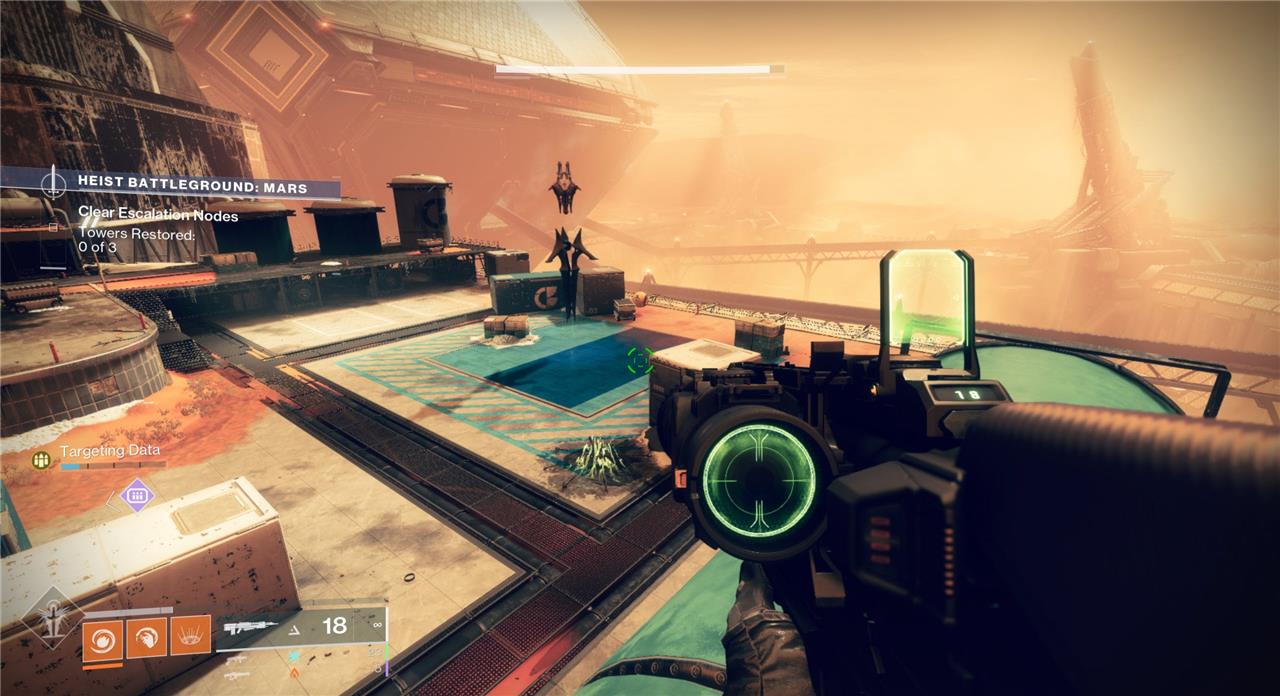Click the Clear Escalation Nodes objective
Viewport: 1280px width, 696px height.
[x=157, y=216]
